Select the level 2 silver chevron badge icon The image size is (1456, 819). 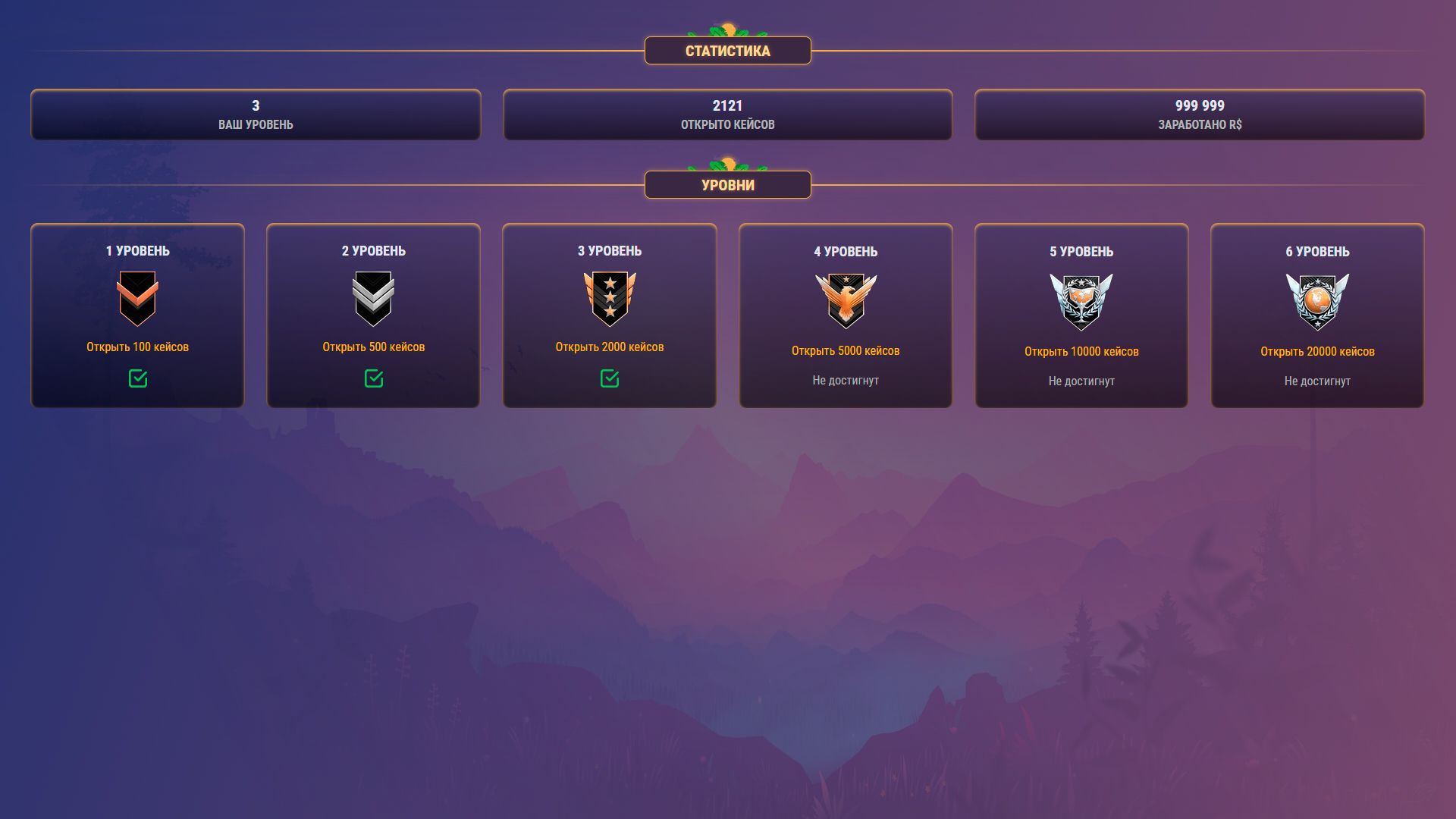pyautogui.click(x=373, y=299)
